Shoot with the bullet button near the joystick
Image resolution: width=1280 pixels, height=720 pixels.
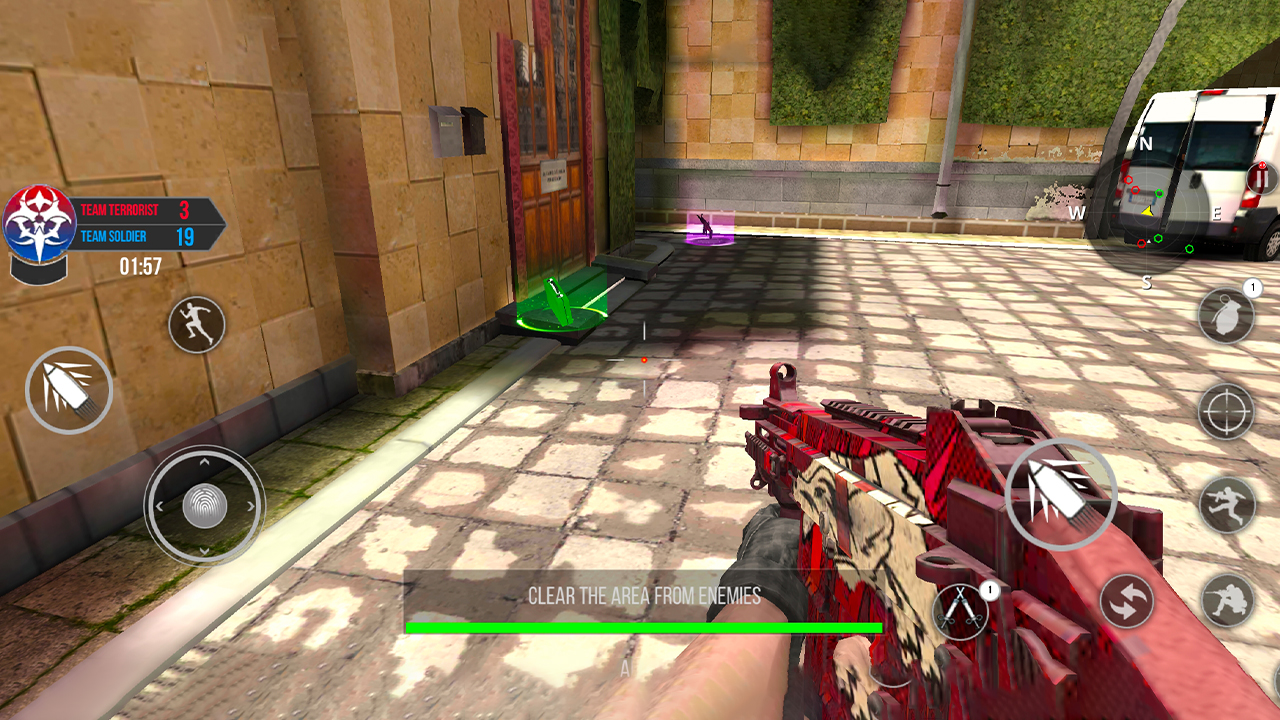click(69, 390)
